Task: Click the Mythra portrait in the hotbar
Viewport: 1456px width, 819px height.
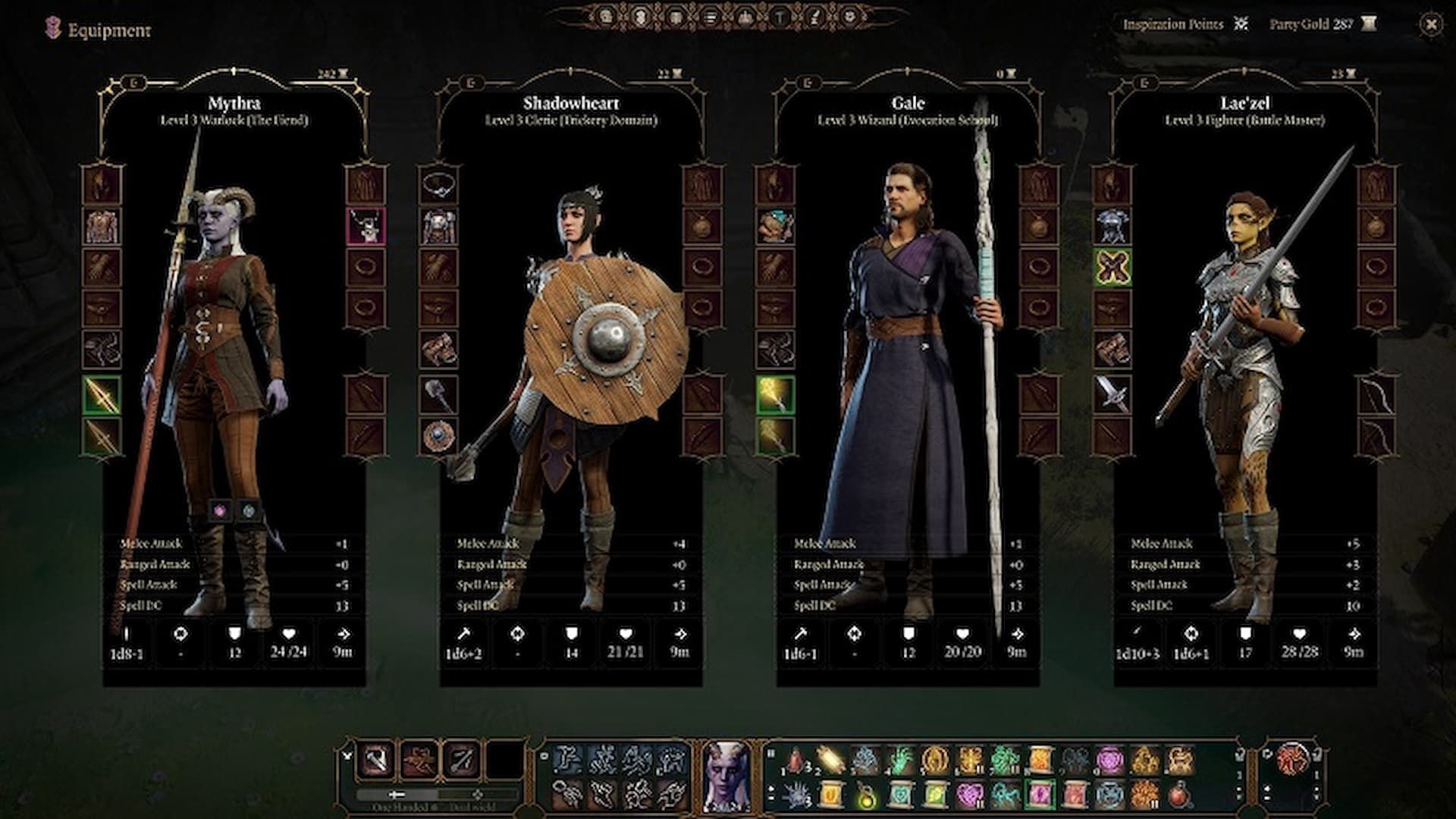Action: point(726,773)
